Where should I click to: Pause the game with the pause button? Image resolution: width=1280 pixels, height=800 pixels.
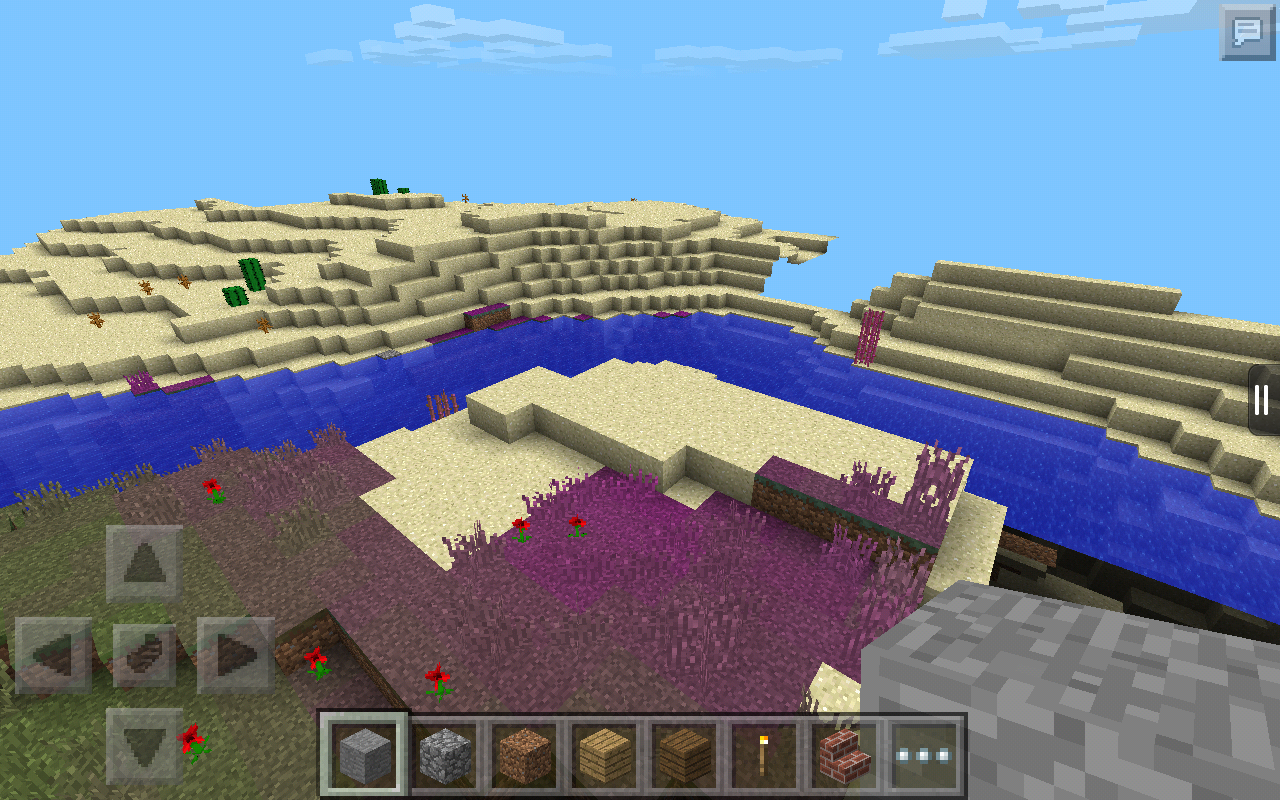(1262, 401)
